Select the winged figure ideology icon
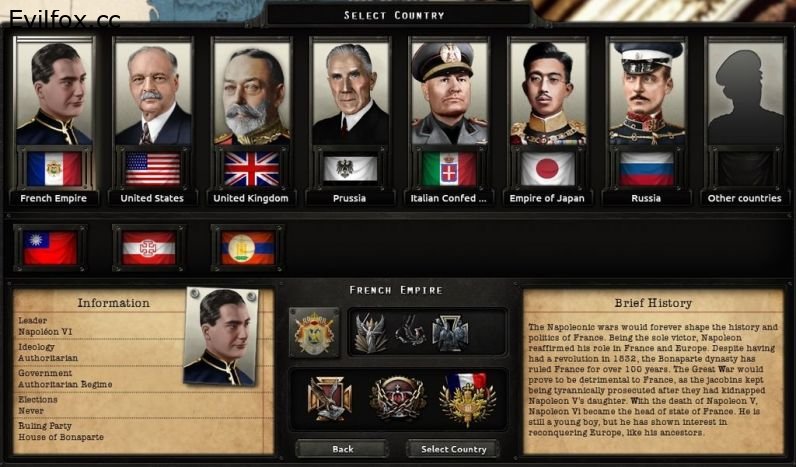Viewport: 796px width, 467px height. tap(369, 333)
